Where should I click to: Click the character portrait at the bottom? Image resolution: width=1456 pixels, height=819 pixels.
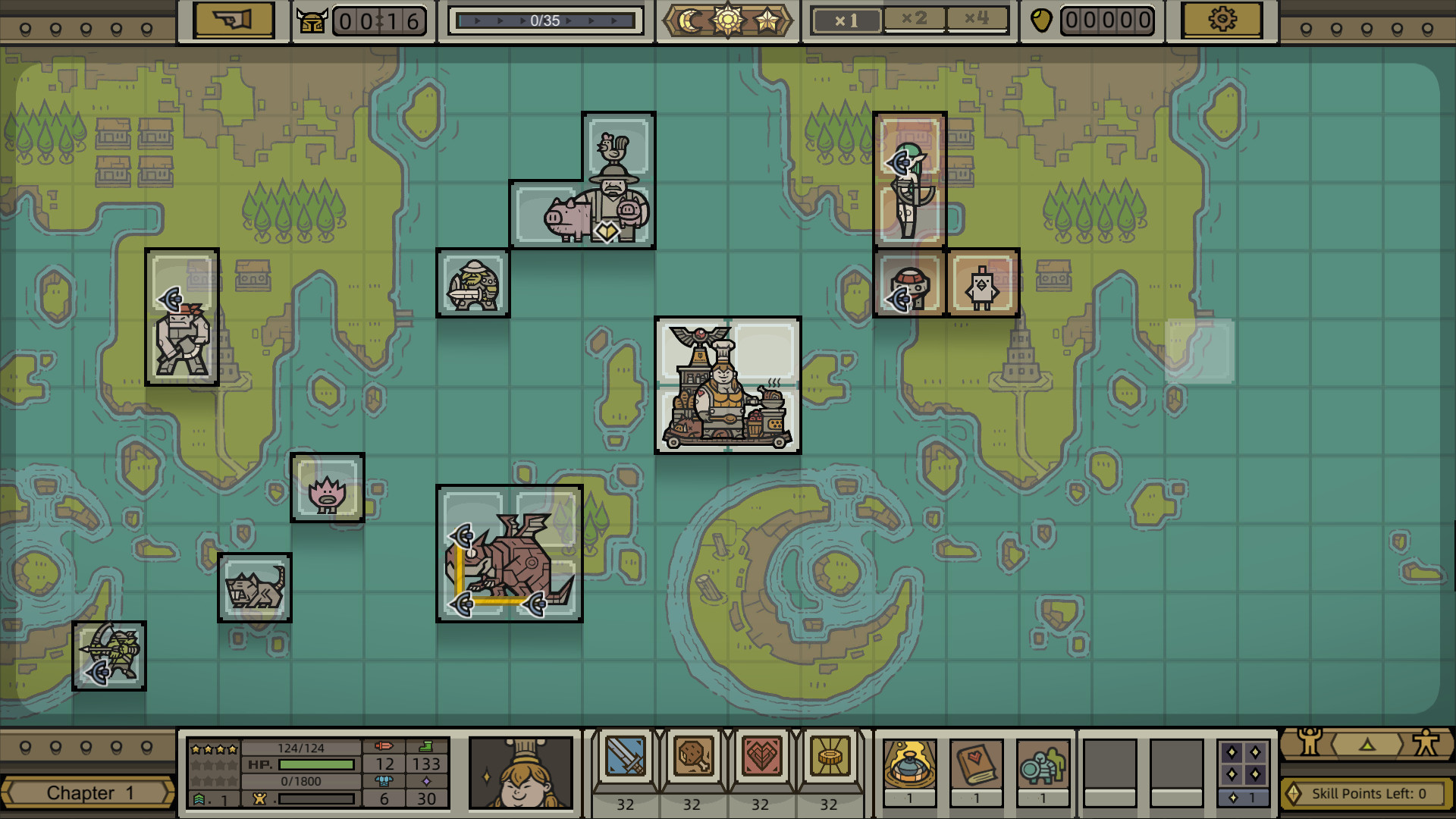(x=522, y=773)
